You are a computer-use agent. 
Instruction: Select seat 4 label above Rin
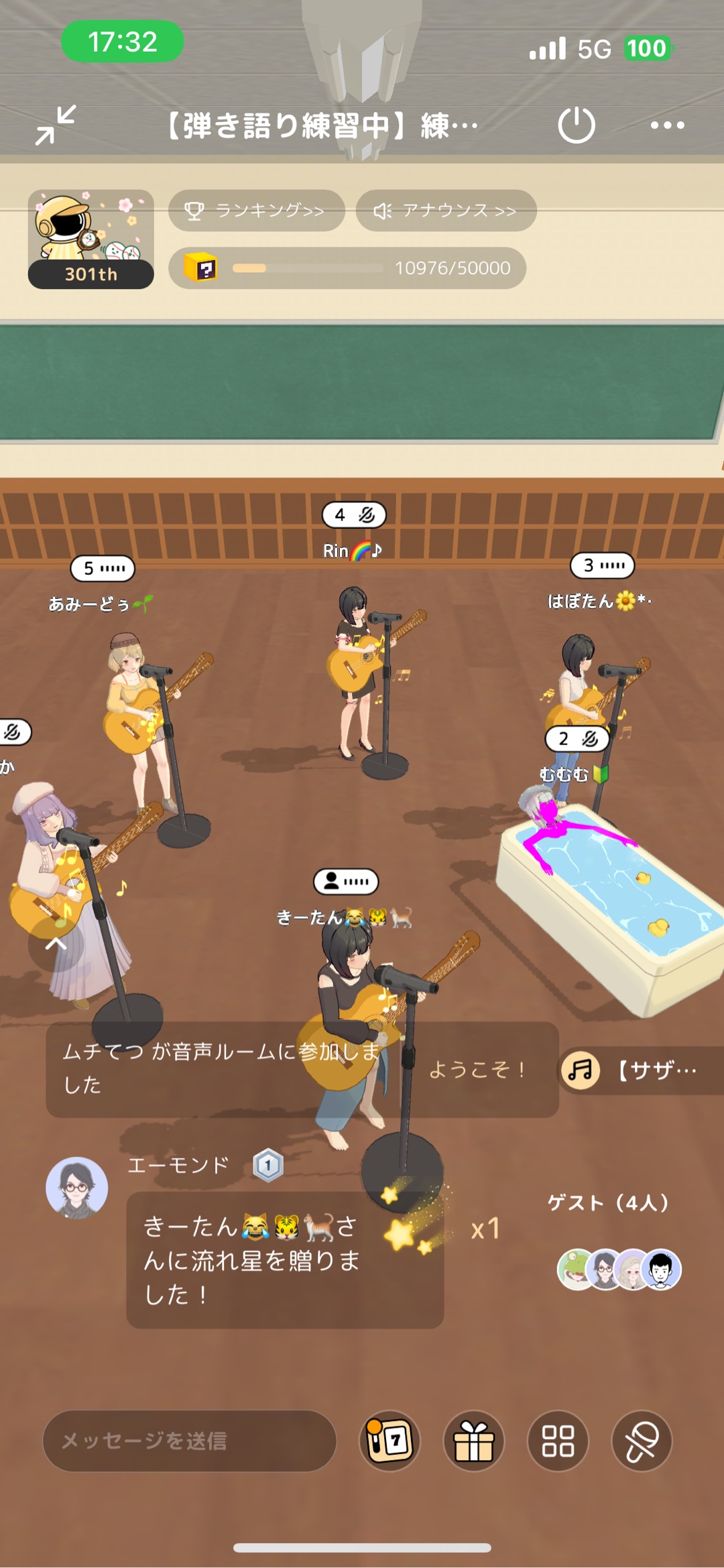coord(354,515)
